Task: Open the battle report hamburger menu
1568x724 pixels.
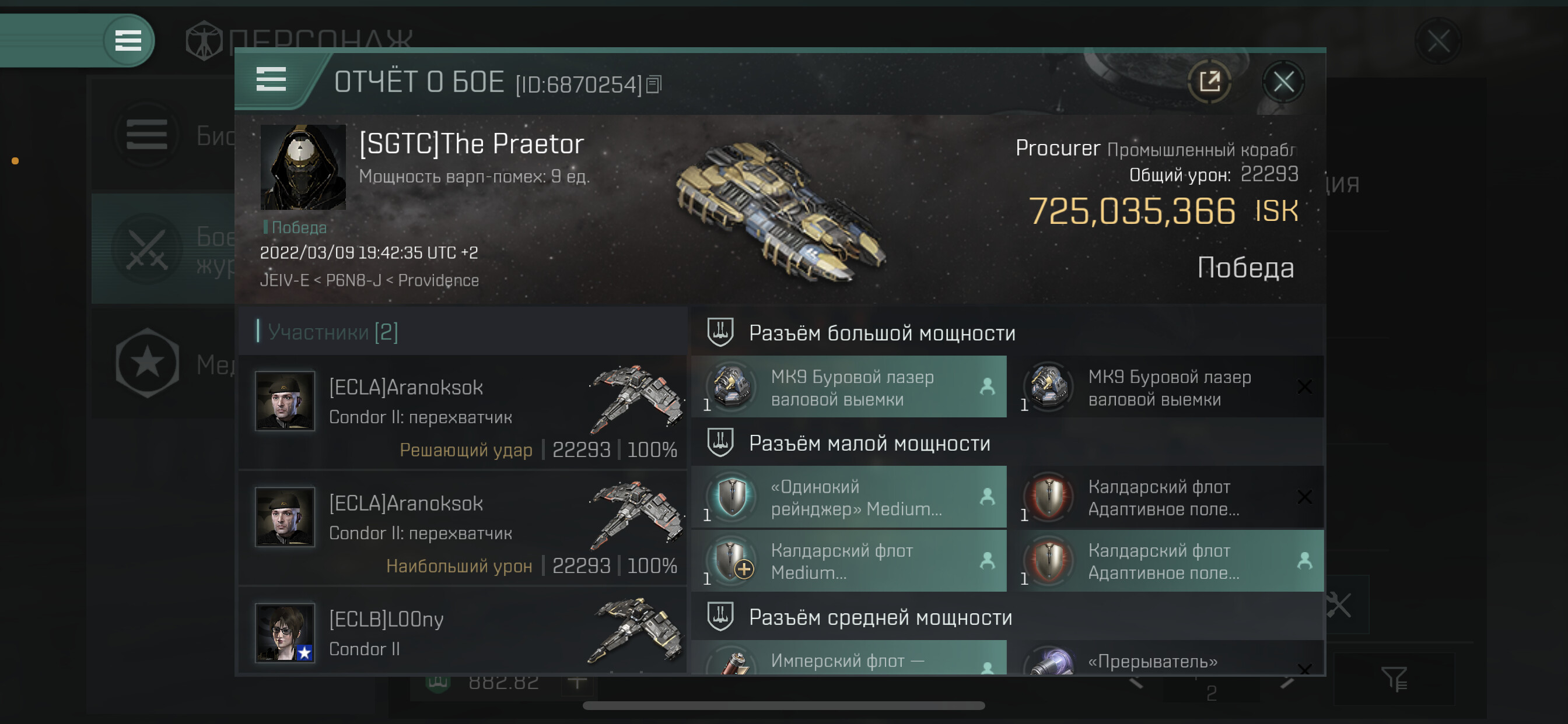Action: [x=271, y=80]
